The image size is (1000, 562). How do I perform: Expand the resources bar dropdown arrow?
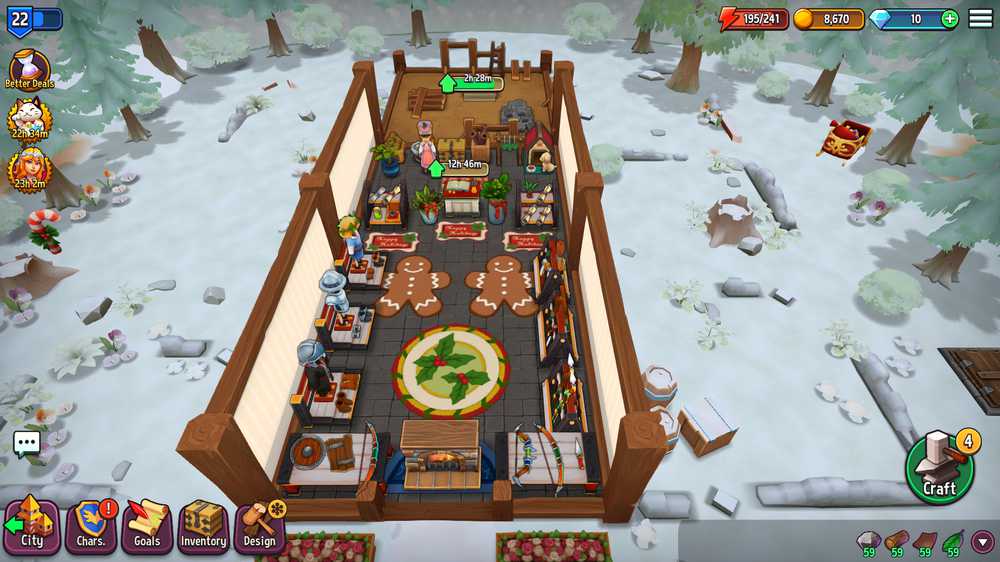pyautogui.click(x=983, y=541)
